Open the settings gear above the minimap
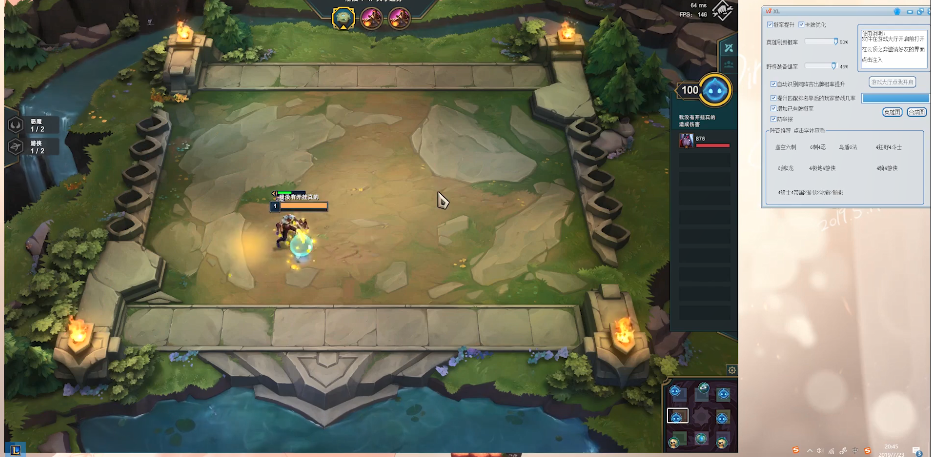The image size is (931, 457). pos(731,370)
